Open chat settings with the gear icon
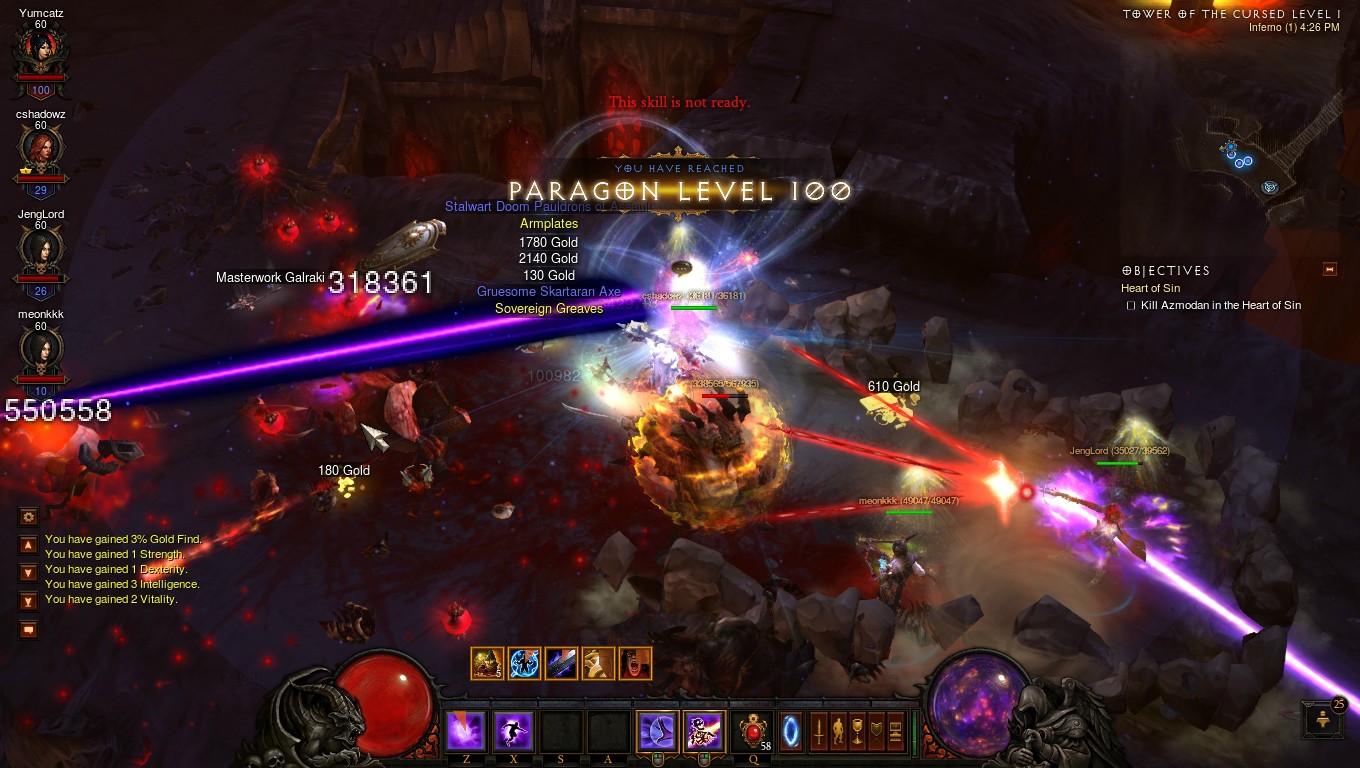Viewport: 1360px width, 768px height. [28, 516]
